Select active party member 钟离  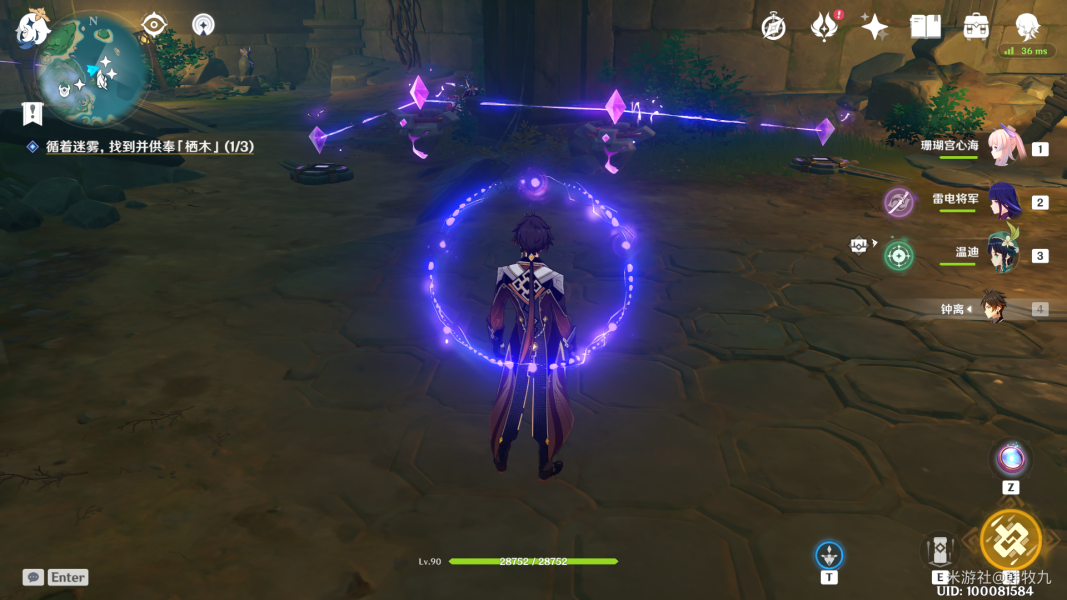pos(993,308)
